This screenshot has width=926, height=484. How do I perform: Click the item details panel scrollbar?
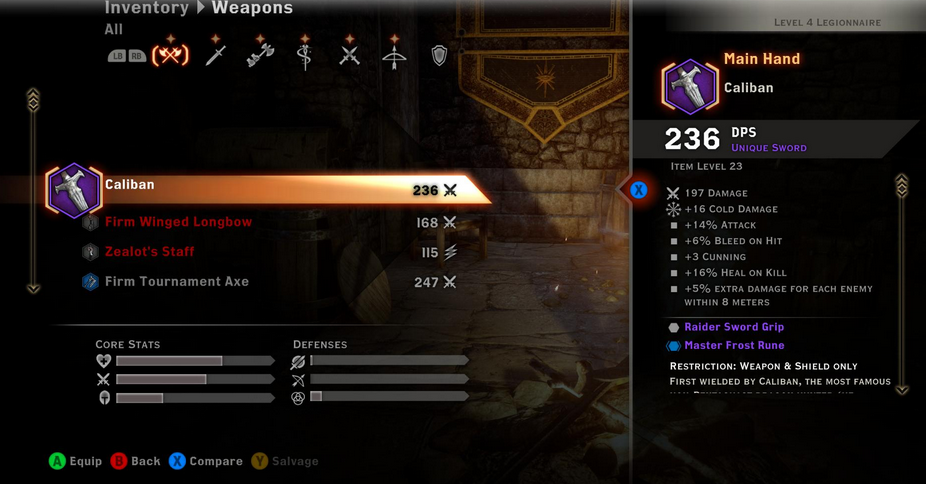click(902, 285)
